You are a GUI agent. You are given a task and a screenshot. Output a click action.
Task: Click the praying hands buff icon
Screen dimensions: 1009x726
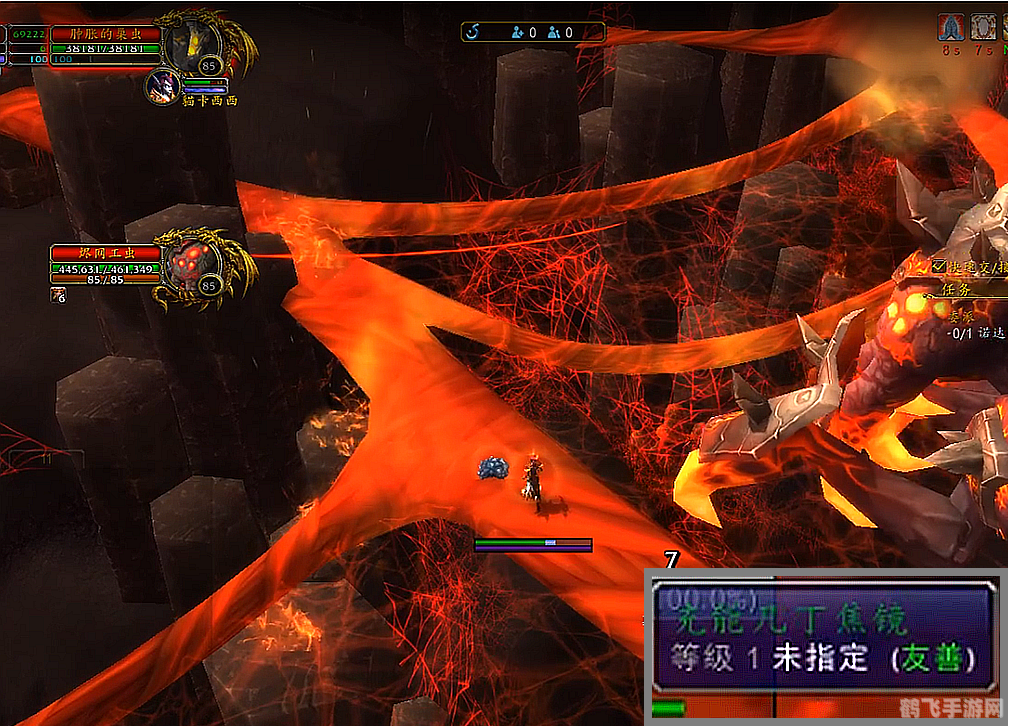951,27
